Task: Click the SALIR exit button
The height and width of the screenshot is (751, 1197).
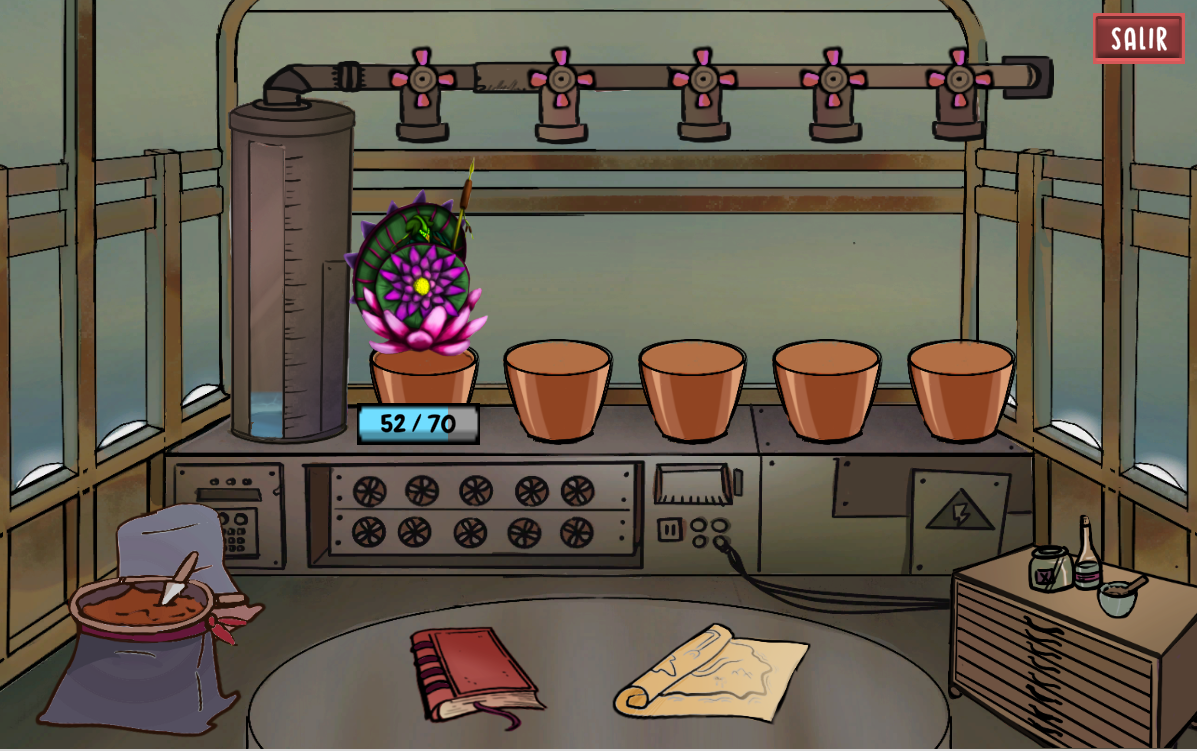Action: click(x=1138, y=39)
